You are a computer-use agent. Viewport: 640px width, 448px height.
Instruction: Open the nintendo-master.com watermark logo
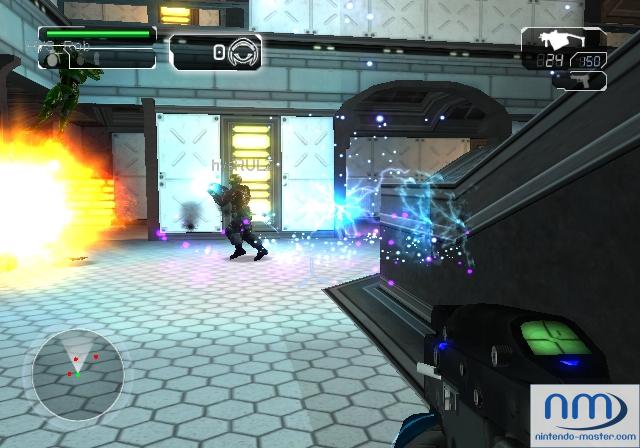pos(584,414)
